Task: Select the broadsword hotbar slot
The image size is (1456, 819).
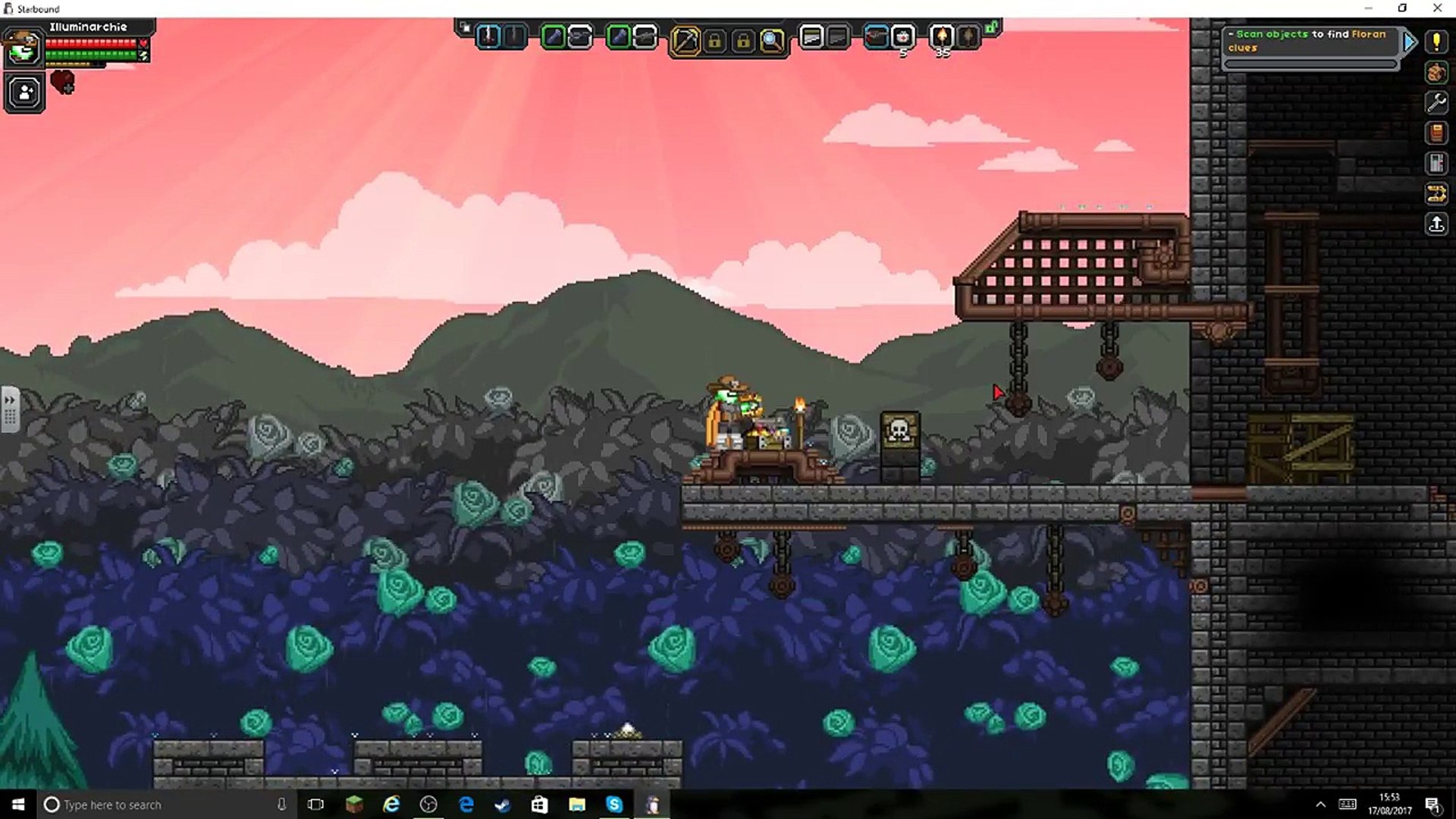Action: tap(488, 37)
